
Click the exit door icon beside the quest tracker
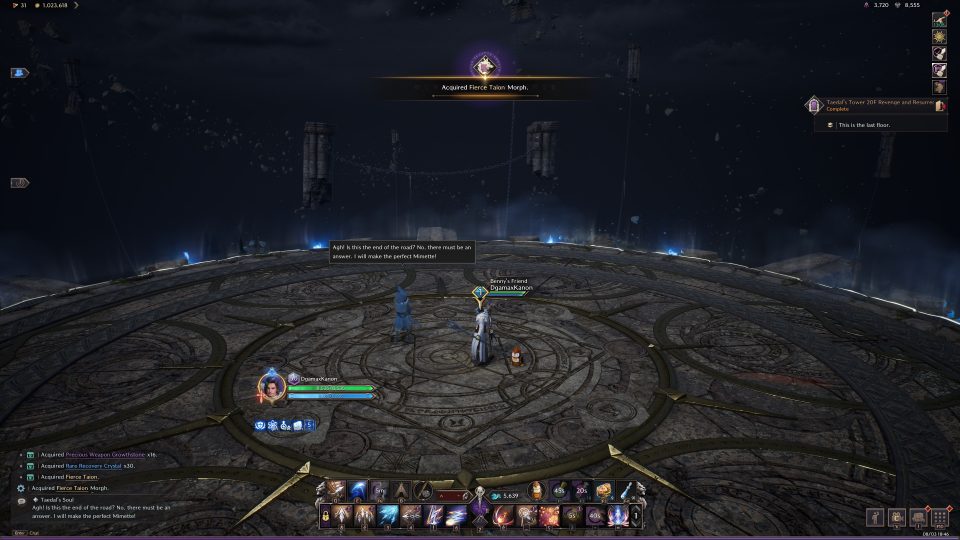click(x=940, y=104)
